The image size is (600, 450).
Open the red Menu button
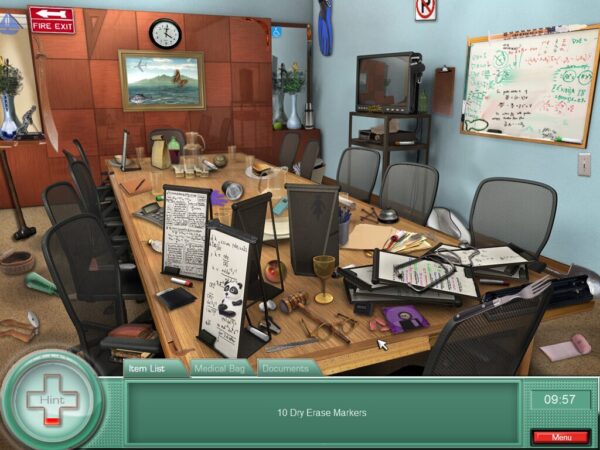(560, 437)
